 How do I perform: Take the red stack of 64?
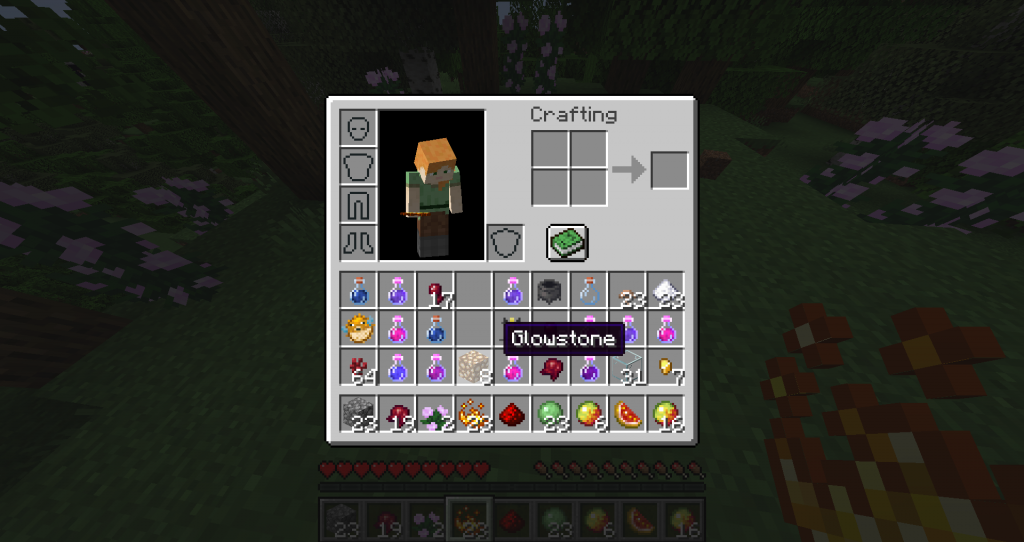(359, 367)
